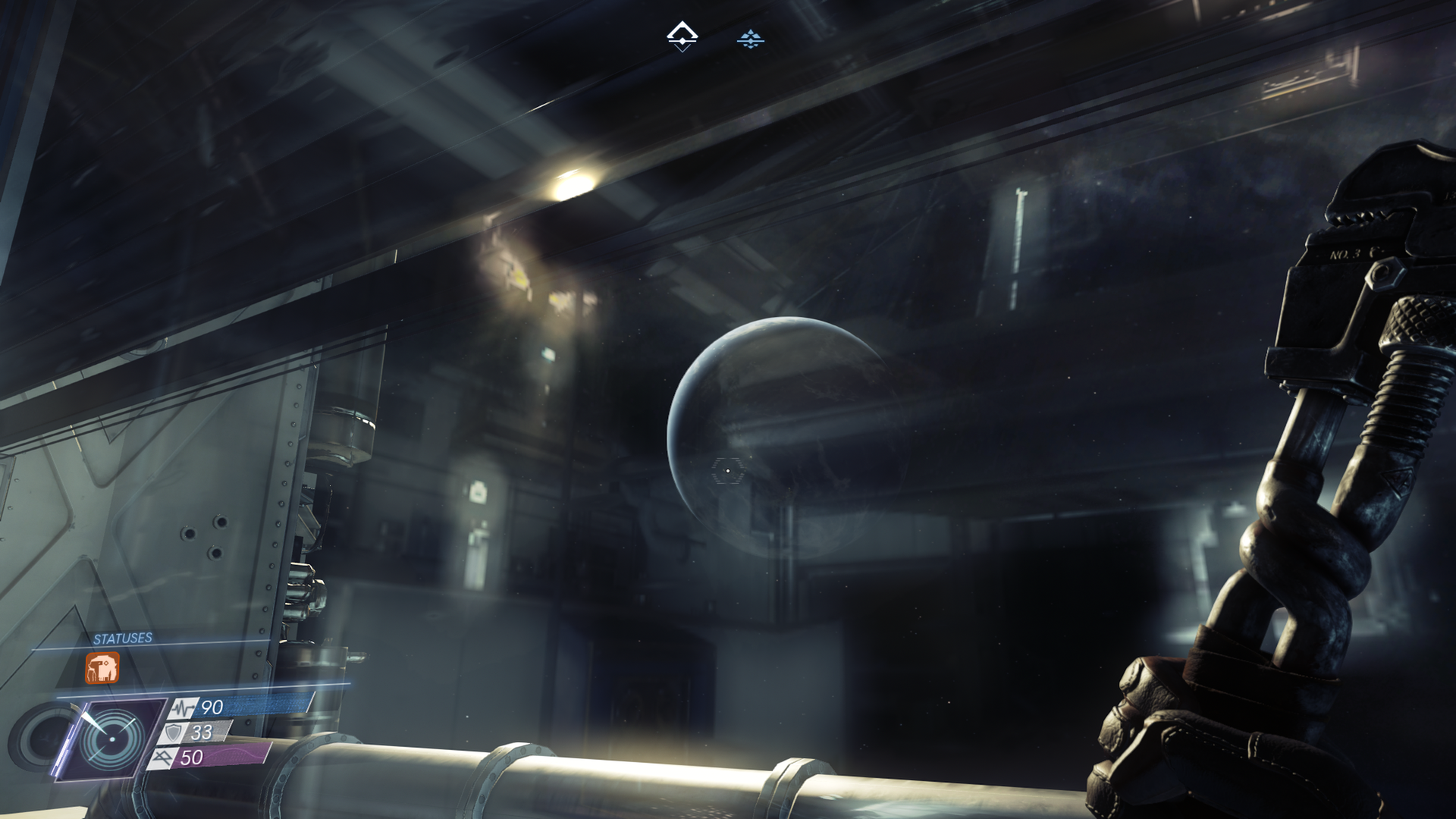Click the white main objective diamond marker
This screenshot has height=819, width=1456.
[682, 32]
